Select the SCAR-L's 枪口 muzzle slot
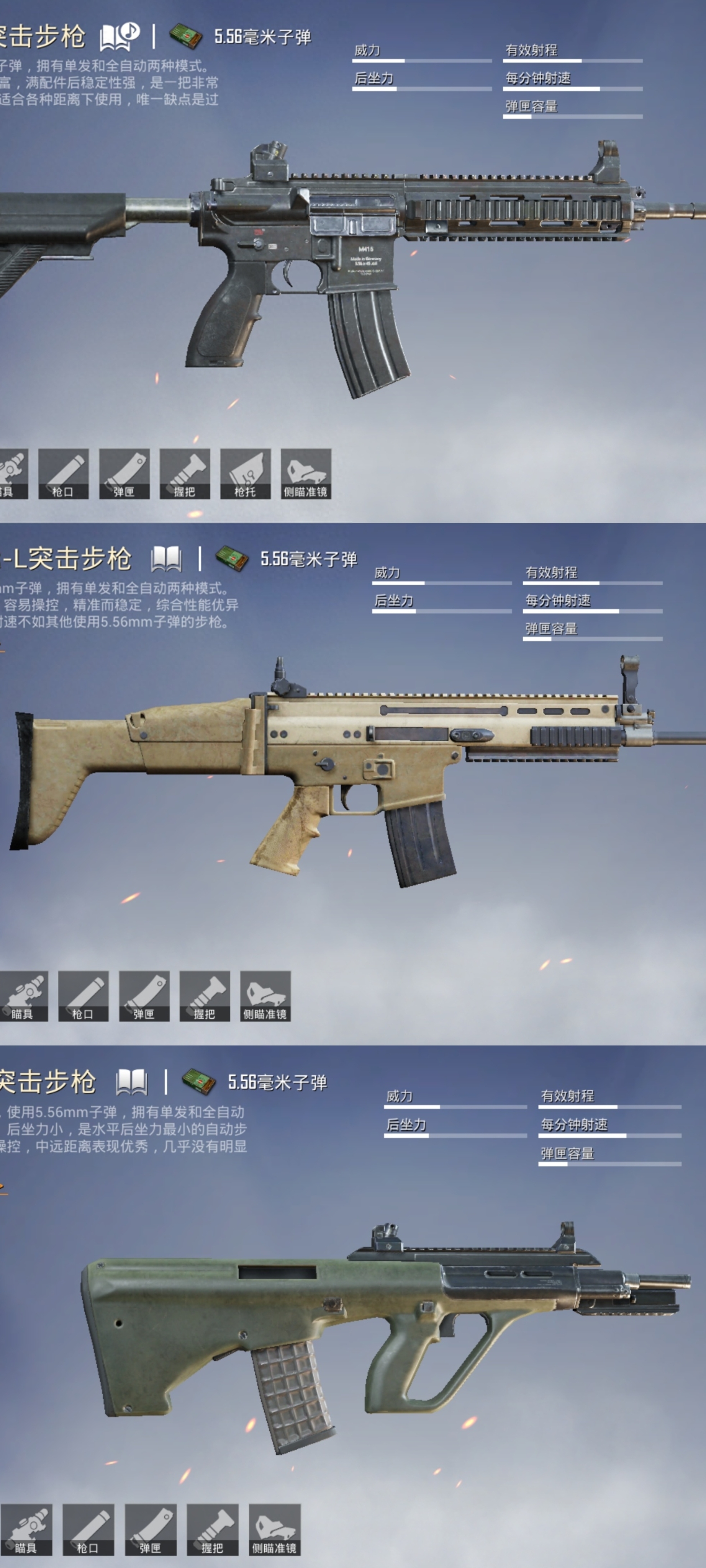The image size is (706, 1568). 83,996
